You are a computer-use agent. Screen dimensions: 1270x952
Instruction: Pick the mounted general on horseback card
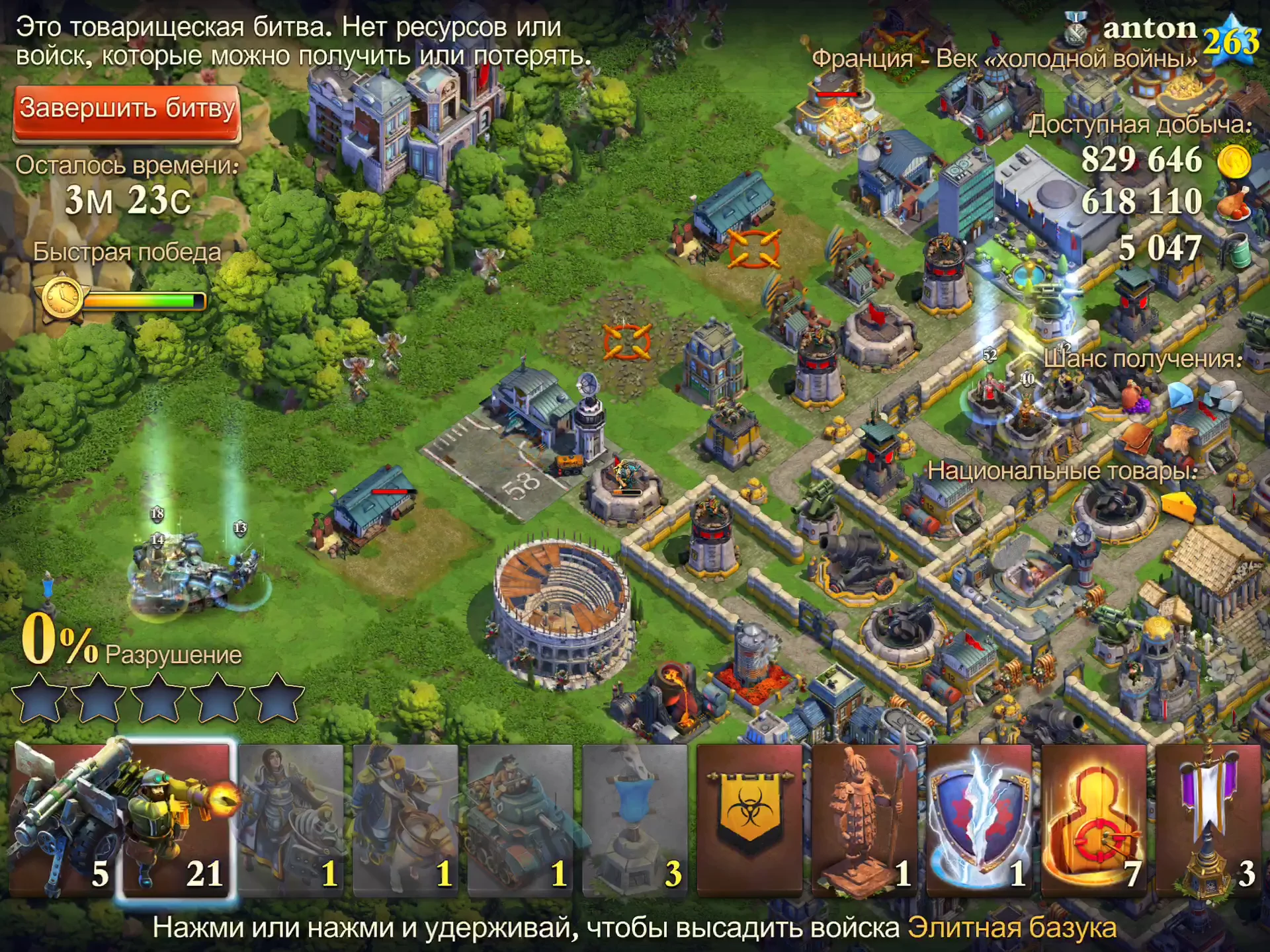click(x=405, y=820)
